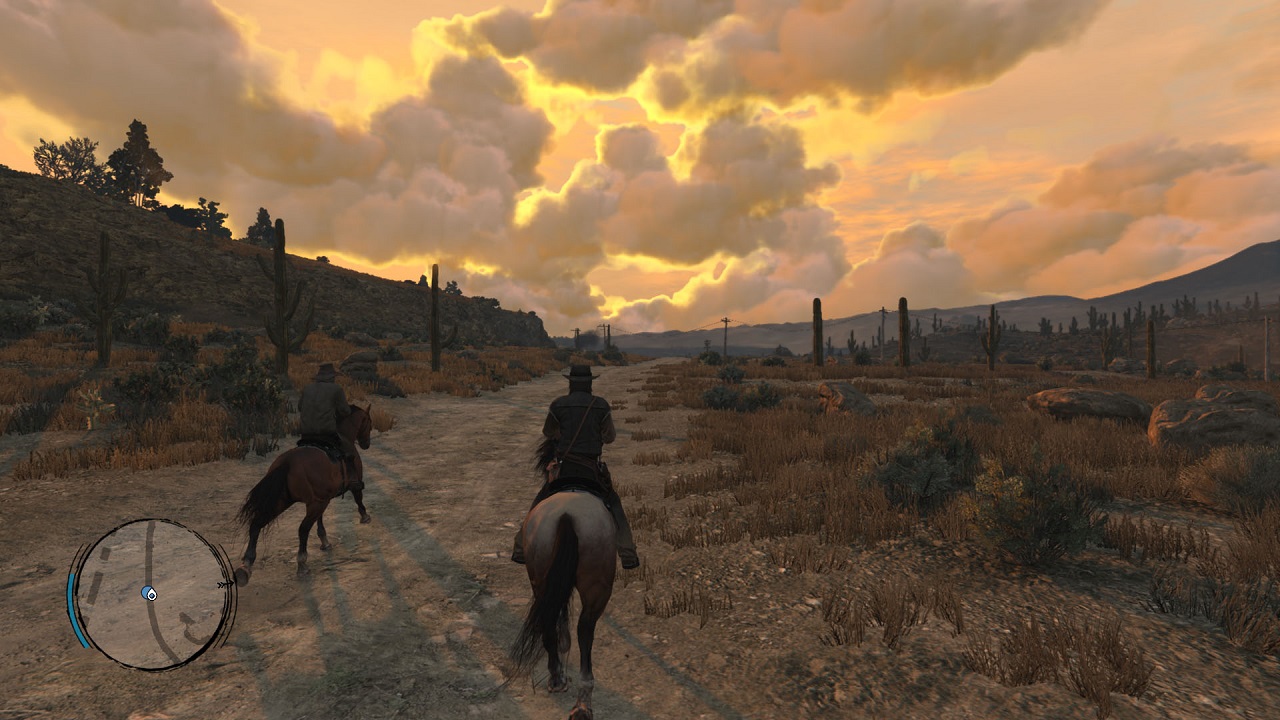Select the white waypoint marker inside the minimap

click(x=152, y=595)
